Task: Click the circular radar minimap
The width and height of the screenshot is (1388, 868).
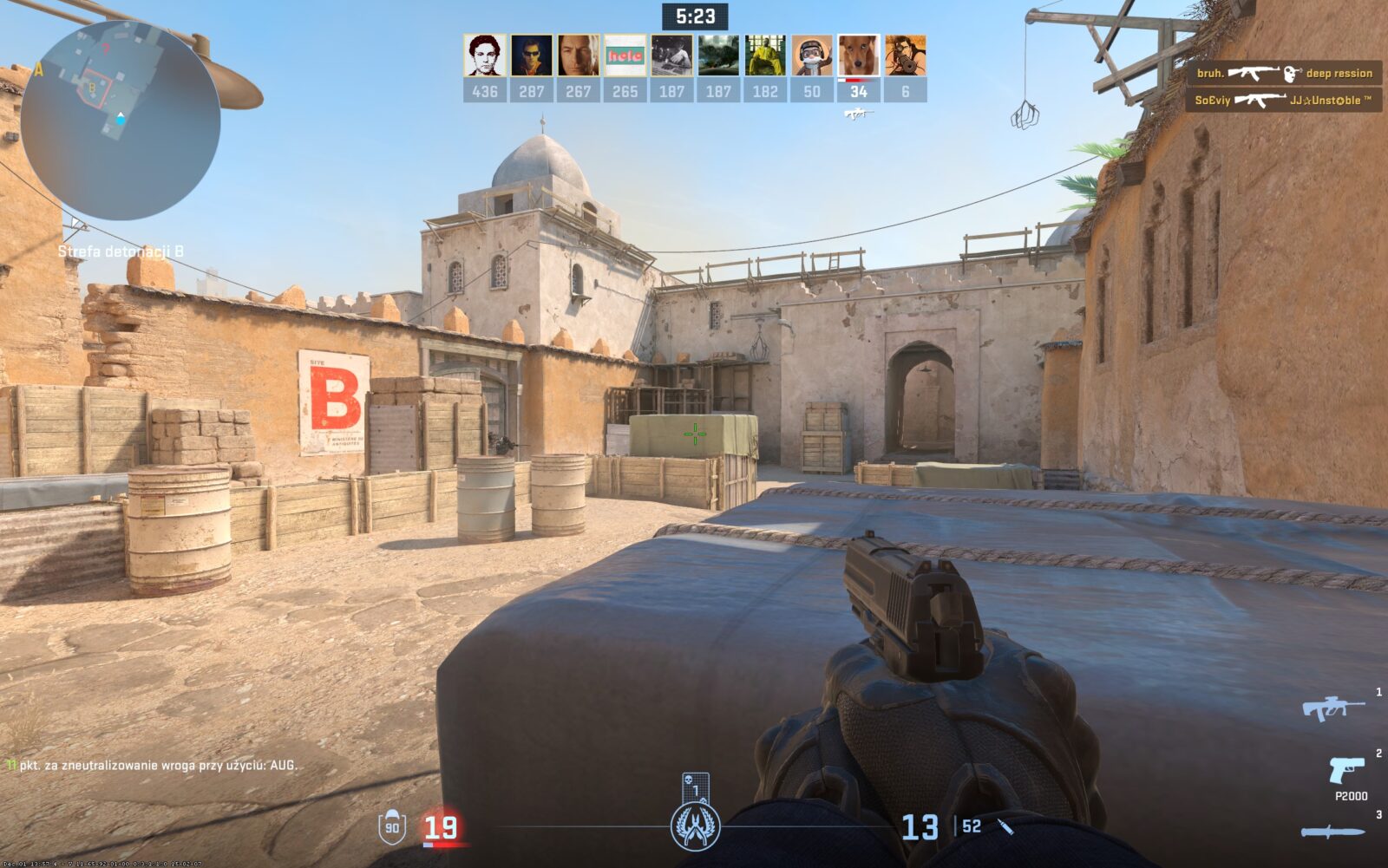Action: point(120,120)
